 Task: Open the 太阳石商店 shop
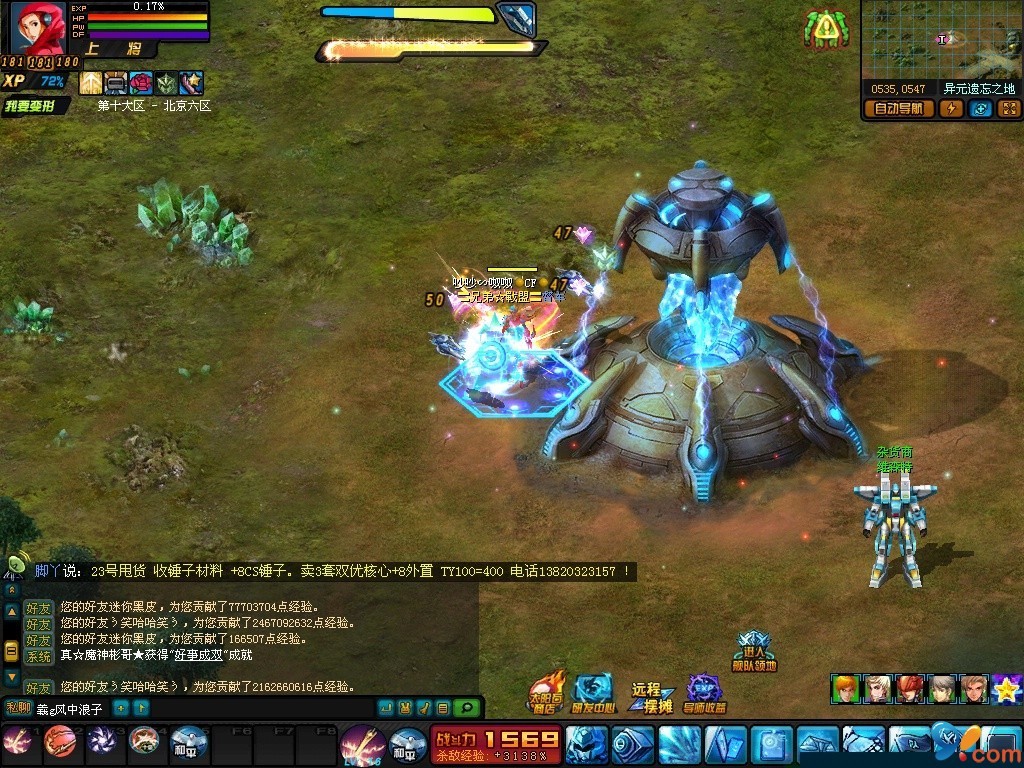click(545, 690)
